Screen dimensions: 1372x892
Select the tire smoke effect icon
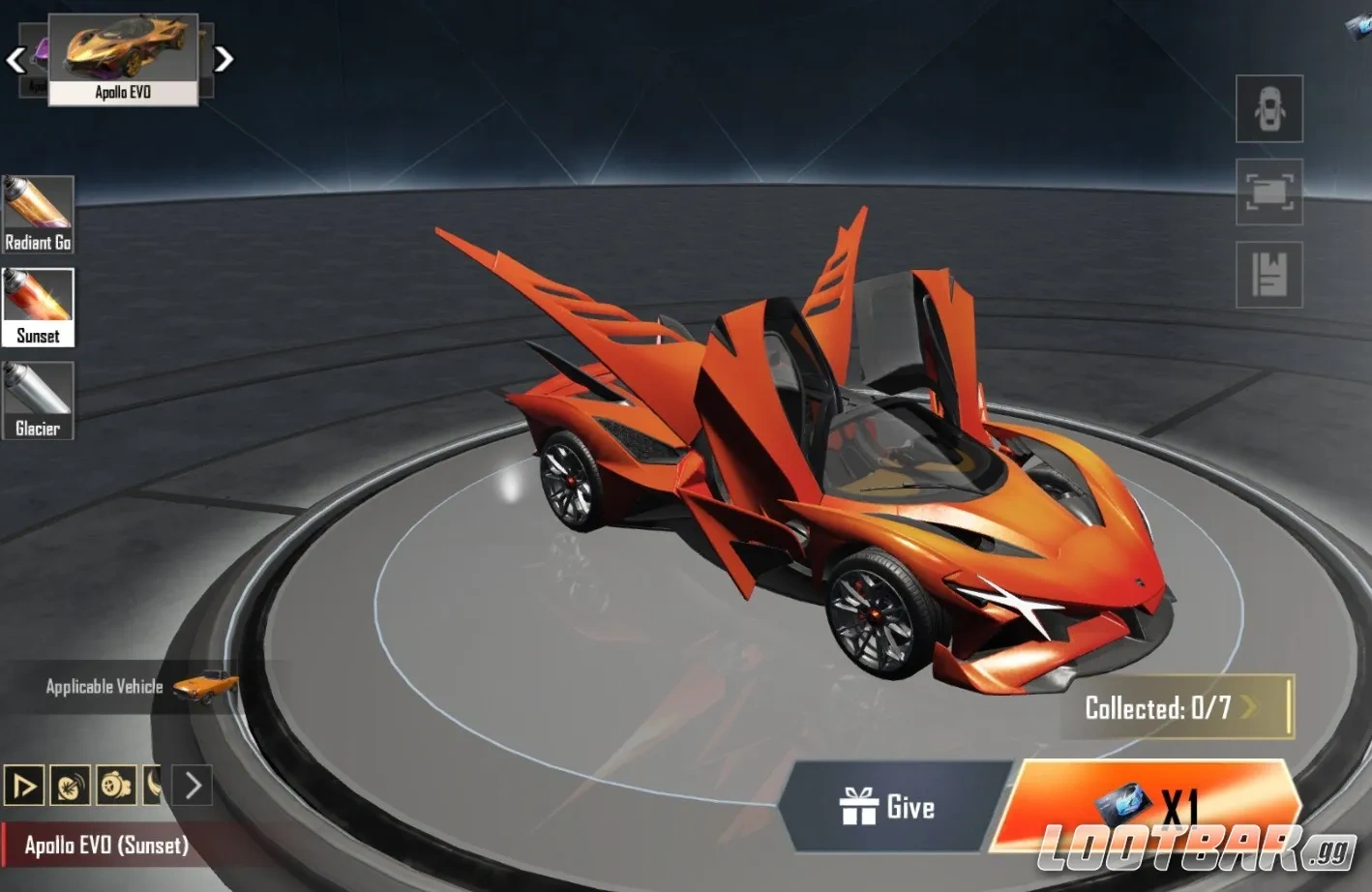116,786
